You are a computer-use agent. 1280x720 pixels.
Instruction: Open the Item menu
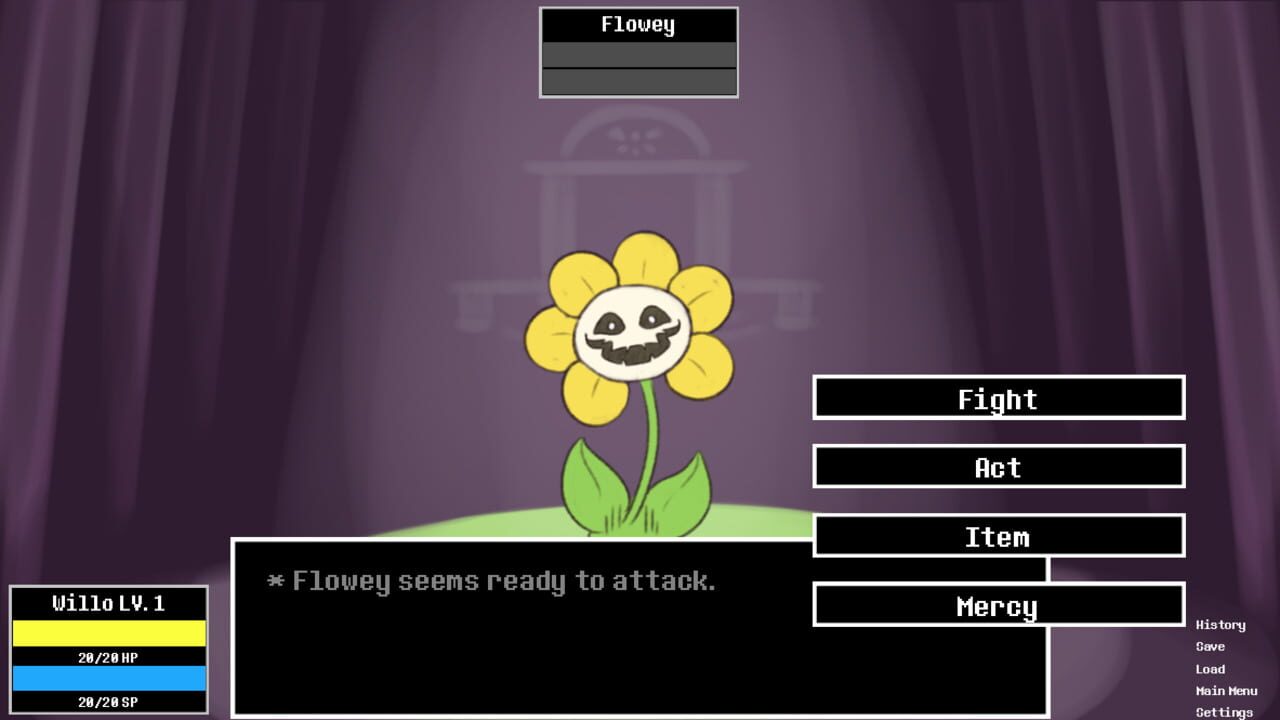tap(997, 536)
